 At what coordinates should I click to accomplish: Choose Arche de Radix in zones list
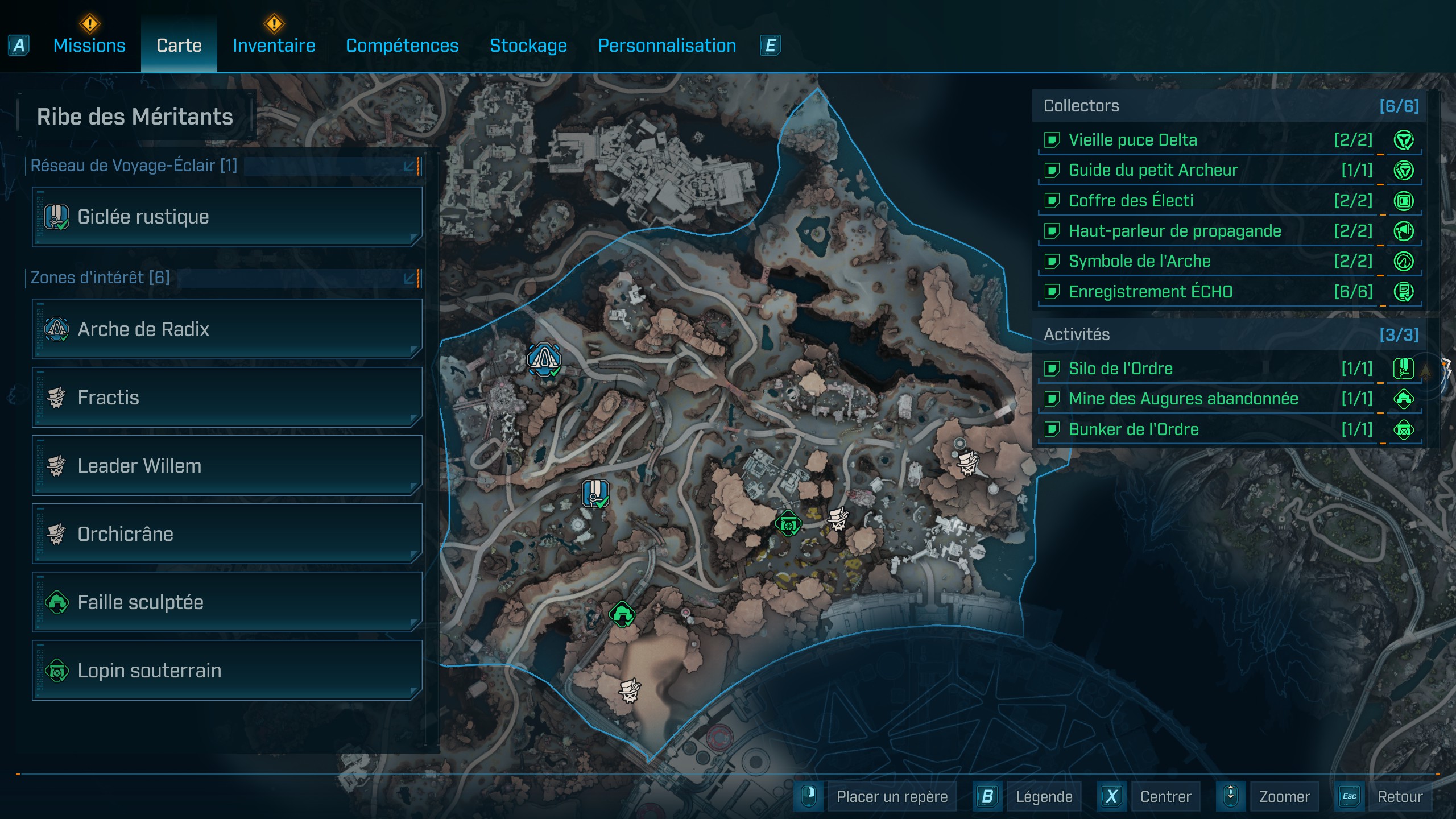(227, 329)
